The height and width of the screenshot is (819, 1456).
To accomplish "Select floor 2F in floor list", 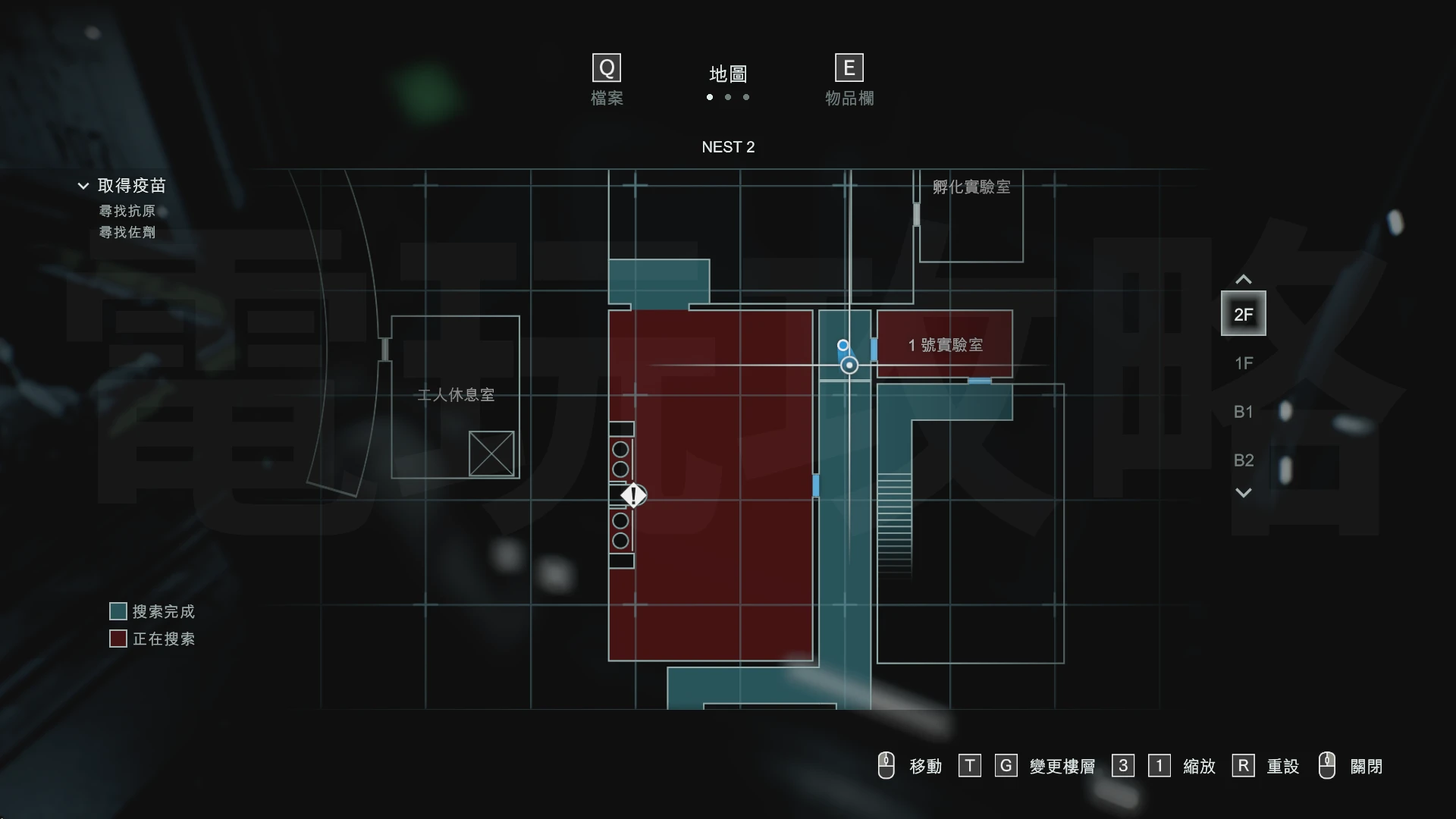I will (x=1243, y=314).
